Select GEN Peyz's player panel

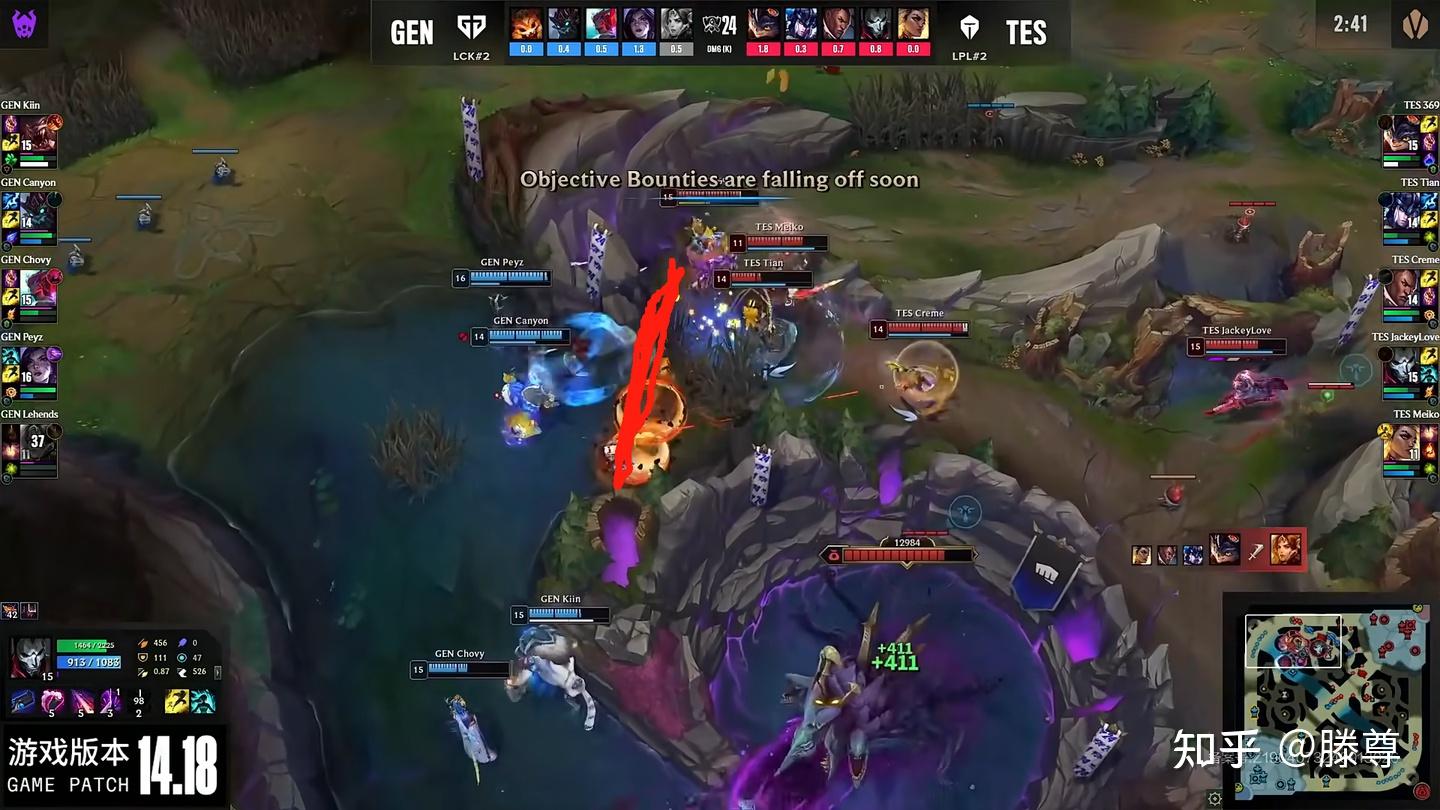[x=30, y=372]
